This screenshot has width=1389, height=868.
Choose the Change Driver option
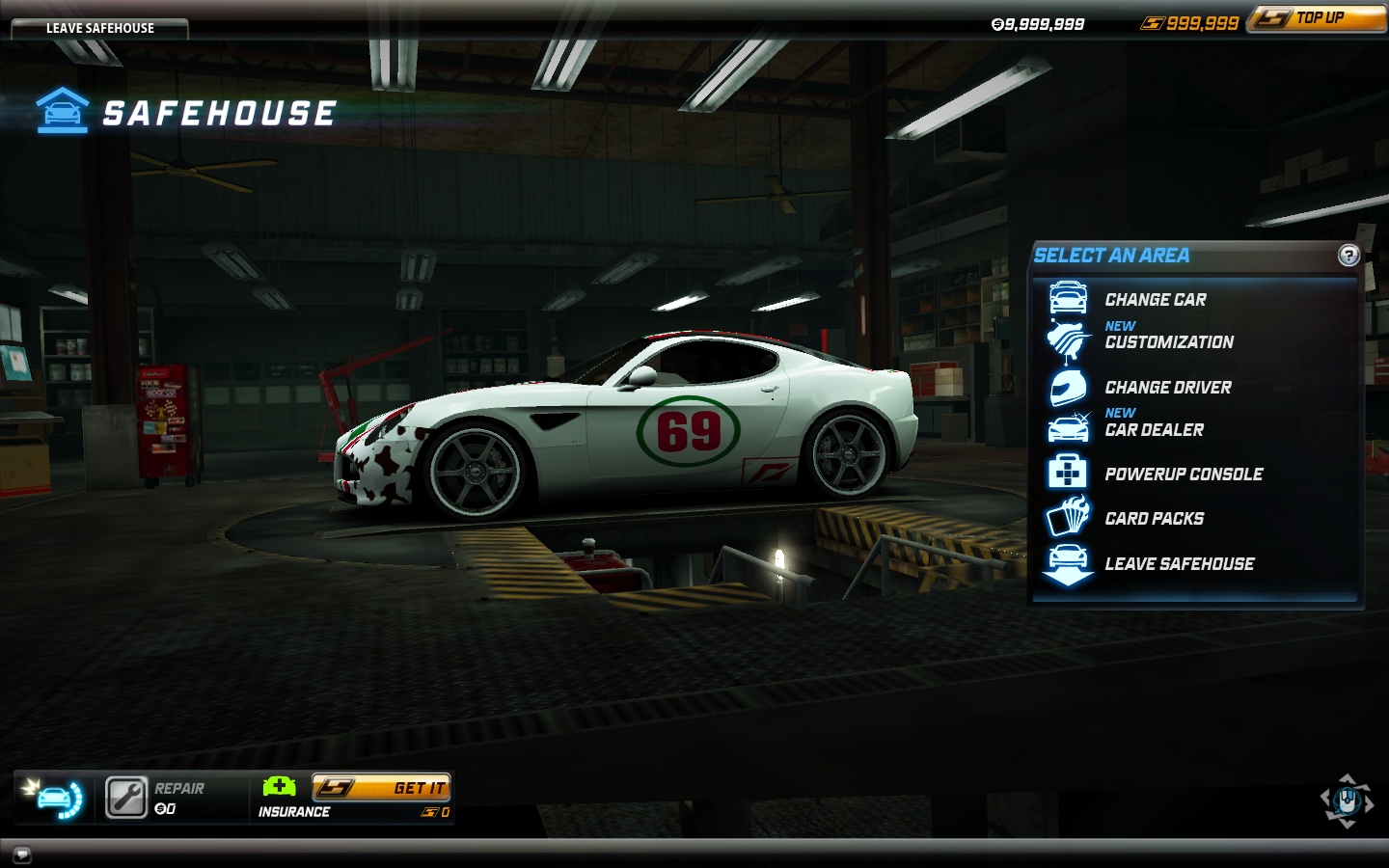point(1167,387)
